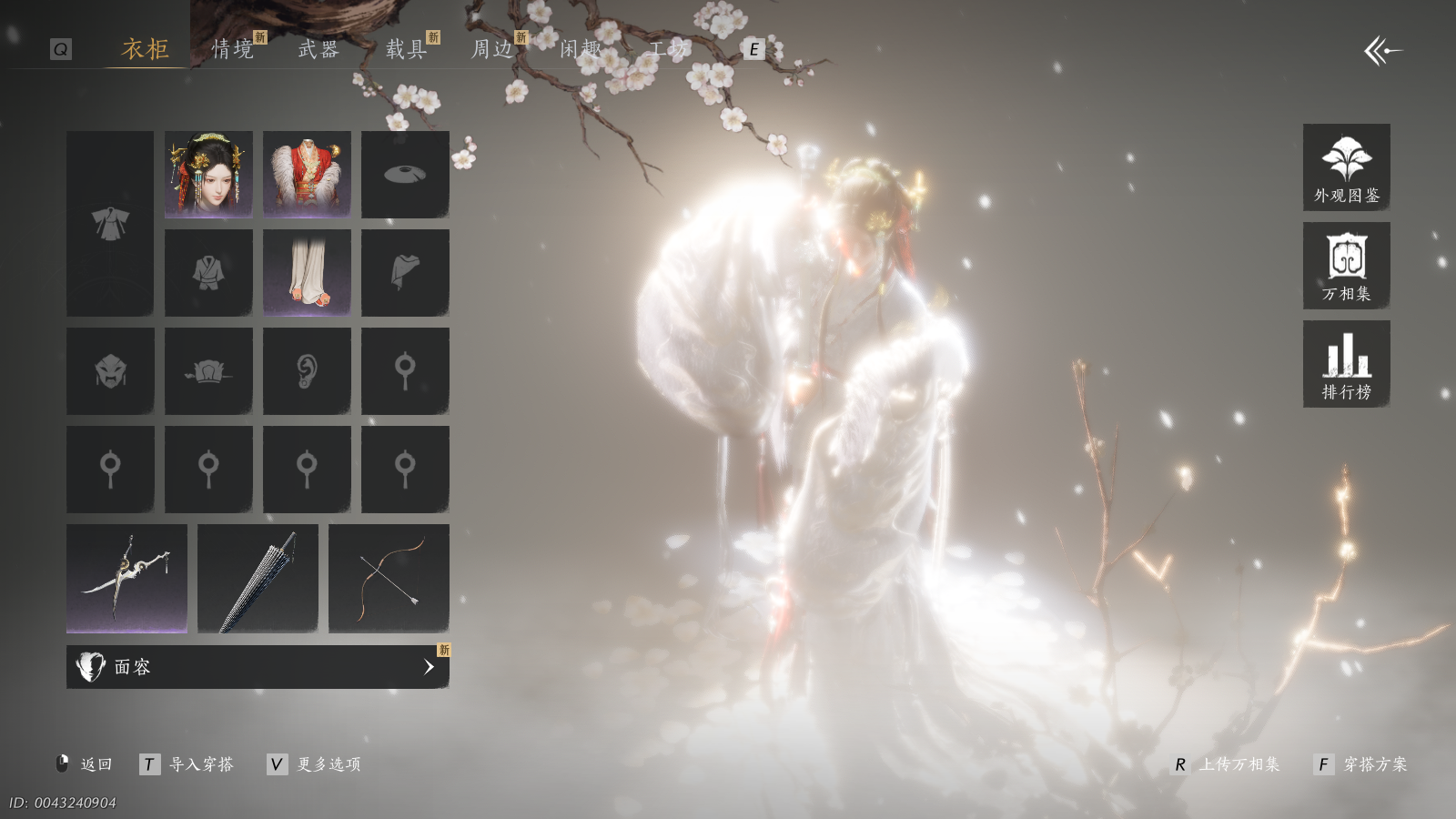The height and width of the screenshot is (819, 1456).
Task: Choose the red outfit with white fur
Action: (307, 174)
